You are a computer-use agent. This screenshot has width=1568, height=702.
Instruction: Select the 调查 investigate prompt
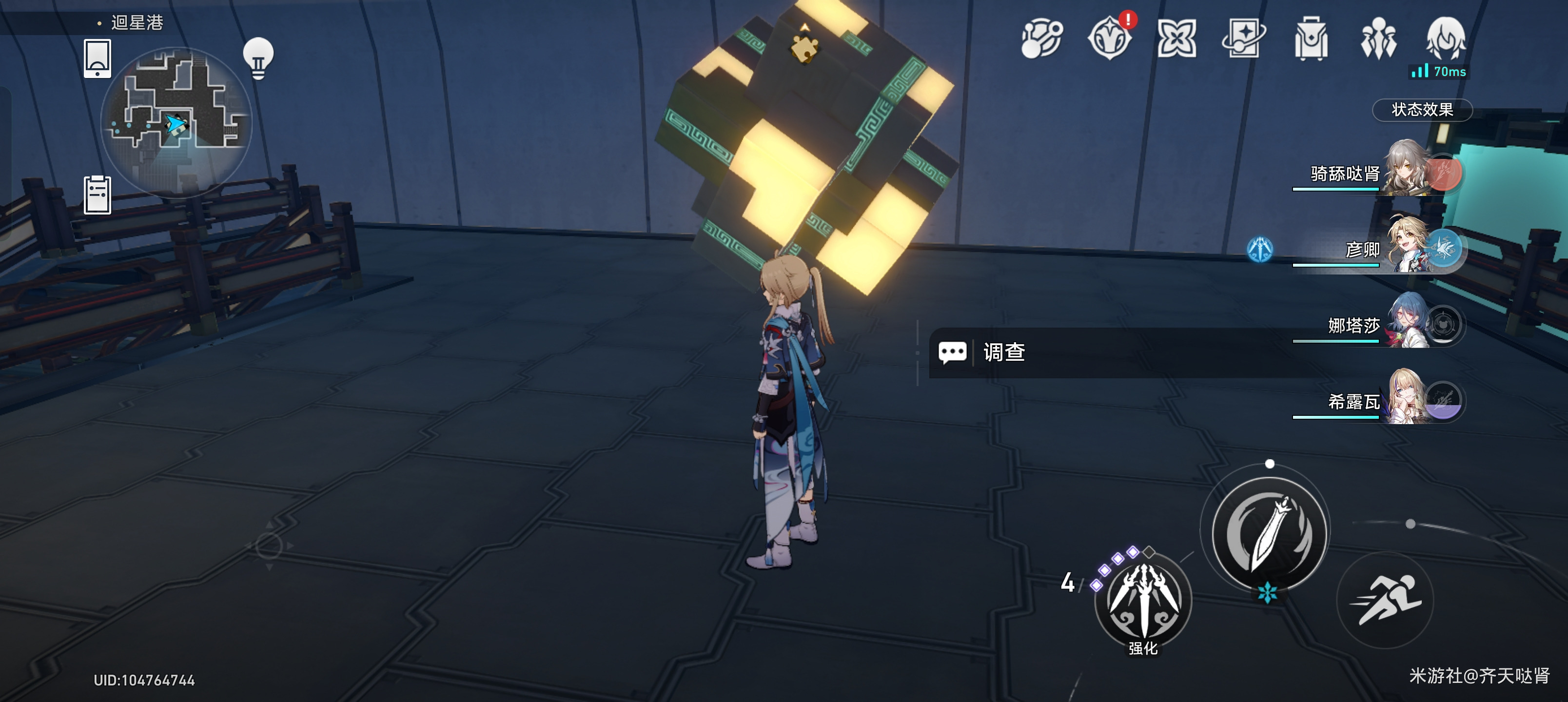(1004, 352)
